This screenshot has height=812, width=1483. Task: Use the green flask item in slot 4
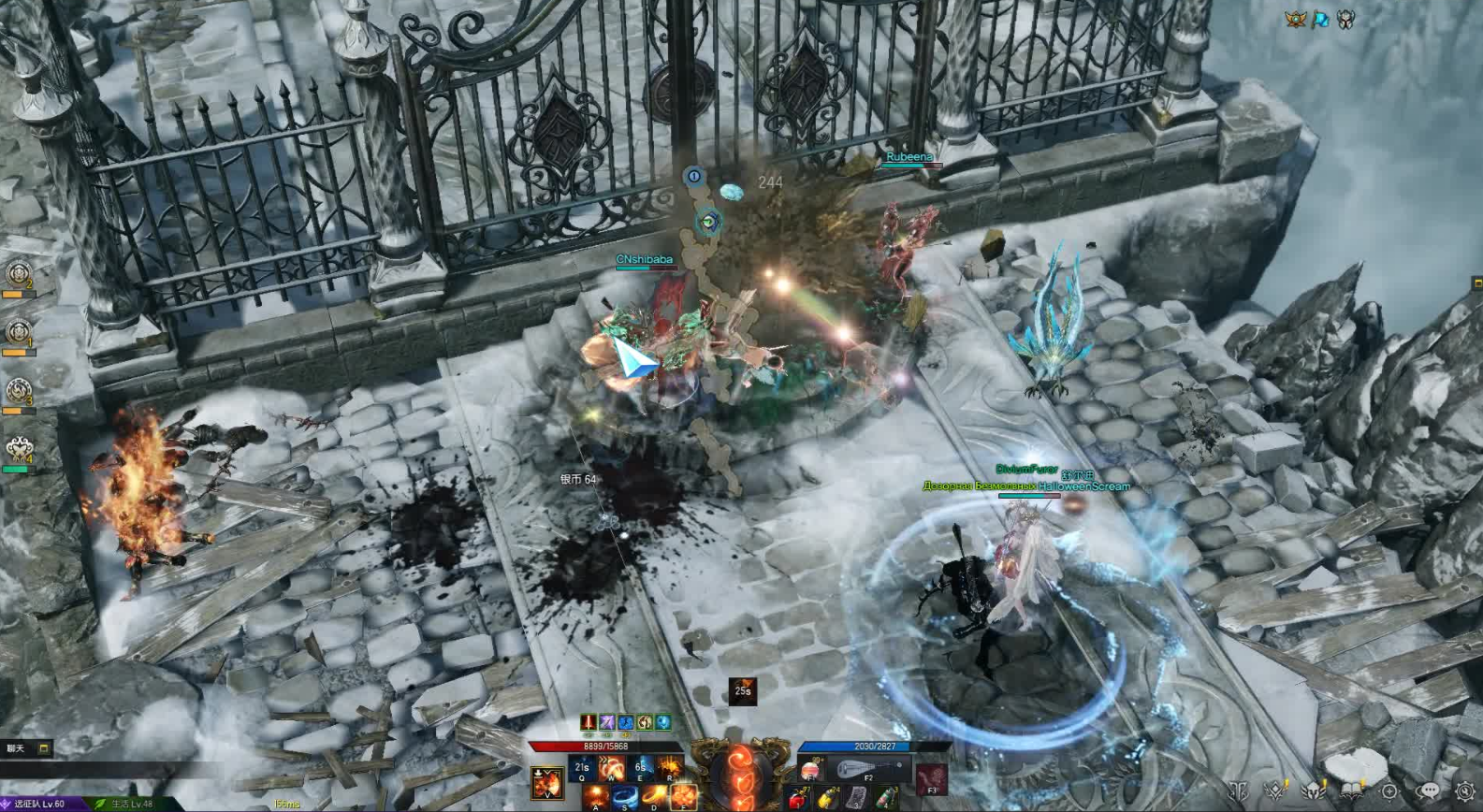point(885,800)
